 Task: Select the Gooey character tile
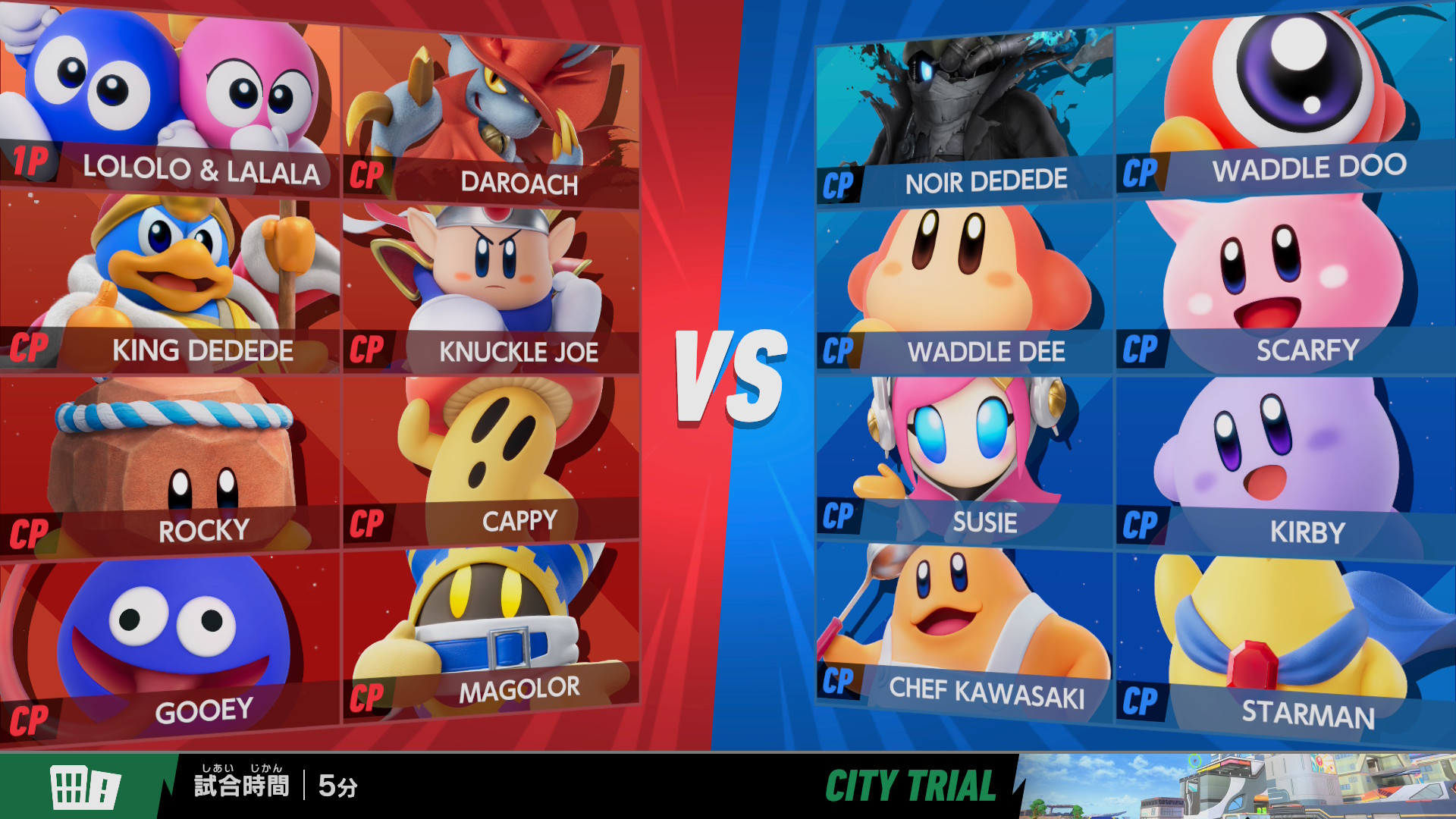tap(170, 645)
